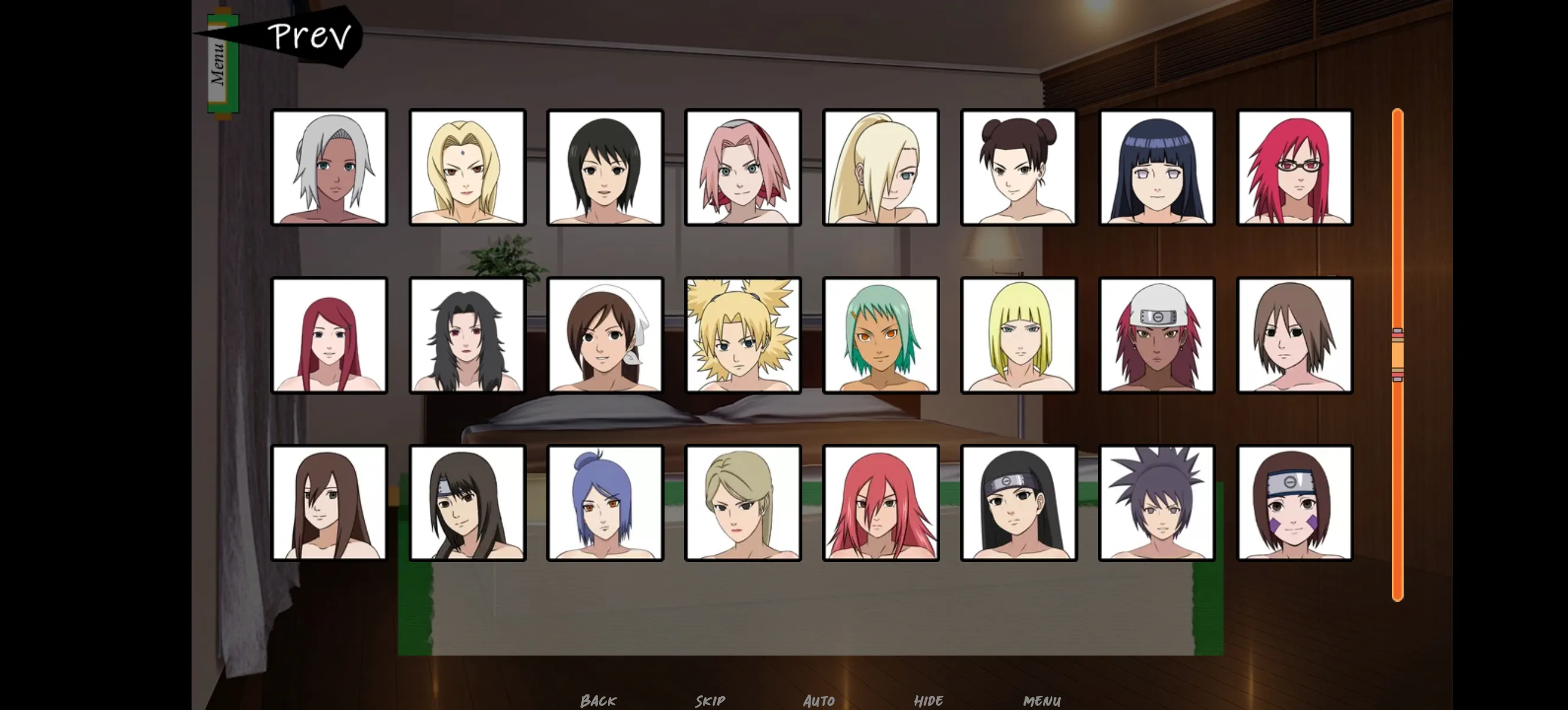Screen dimensions: 1568x710
Task: Turn on Auto mode
Action: coord(819,701)
